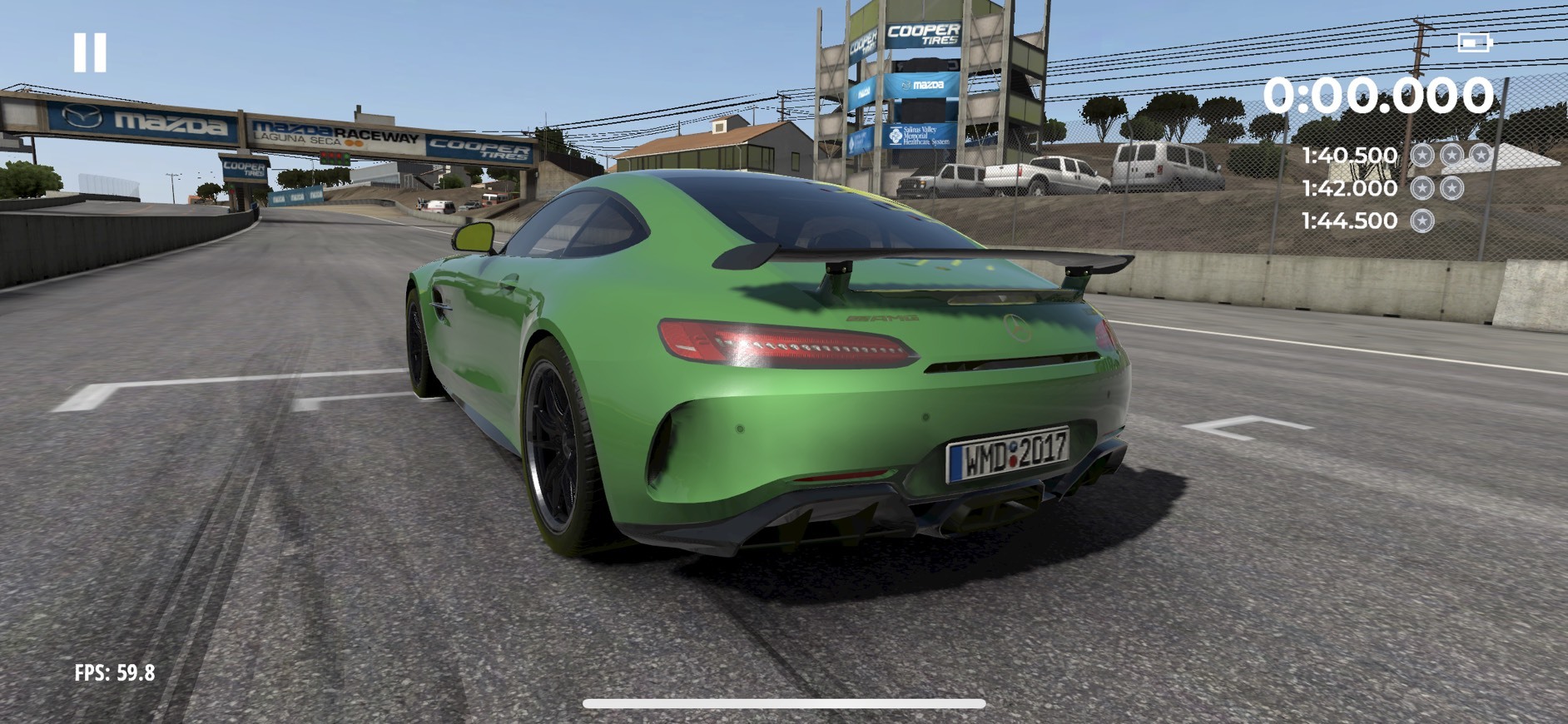
Task: Pause the race with the pause button
Action: (90, 52)
